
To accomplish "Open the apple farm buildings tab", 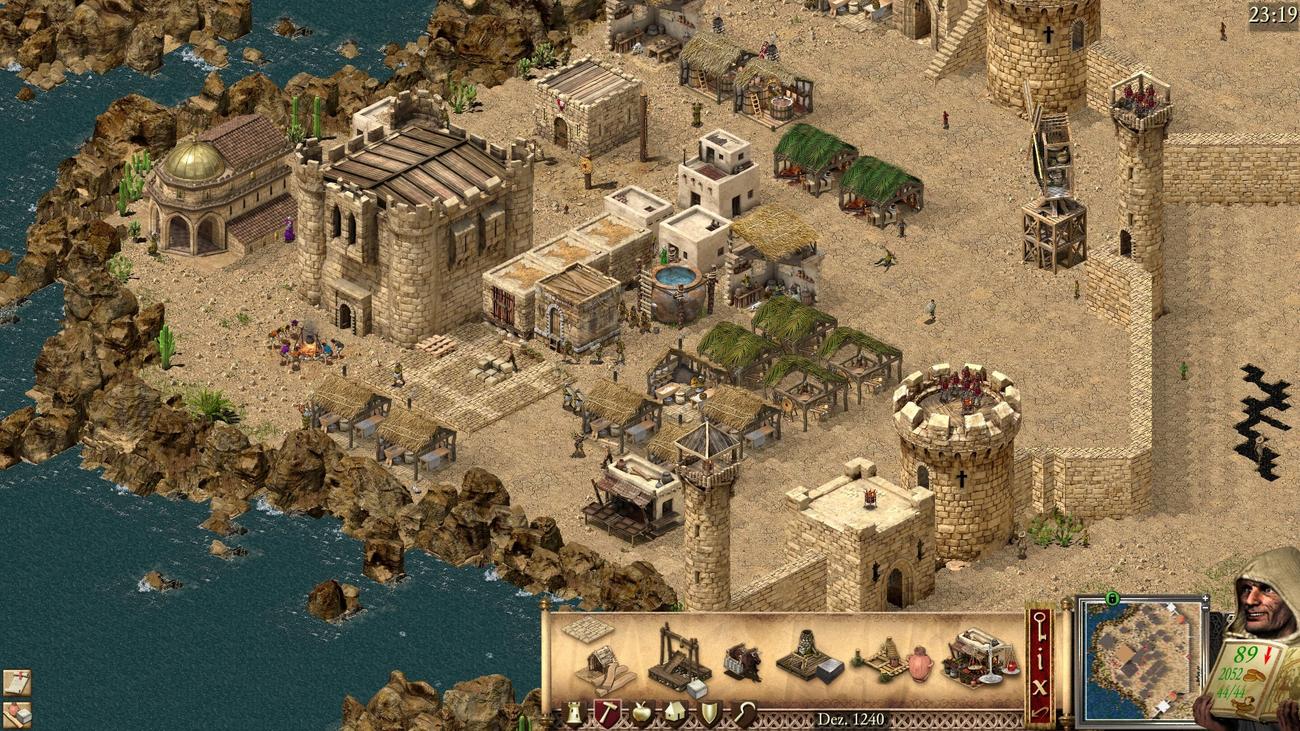I will pos(640,713).
